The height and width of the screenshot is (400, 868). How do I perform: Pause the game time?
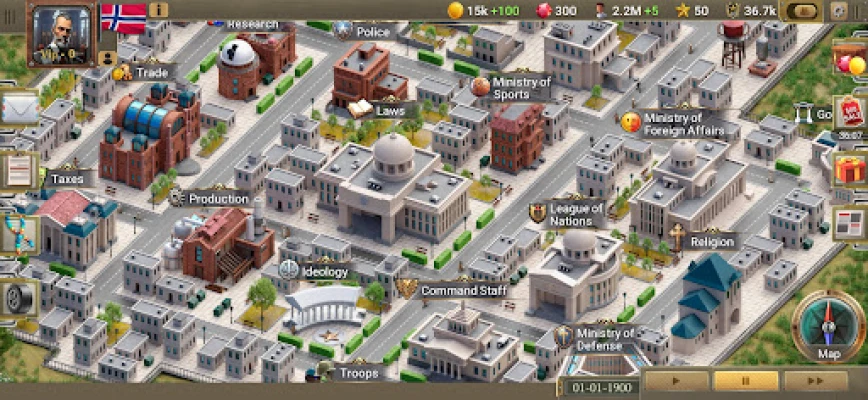pyautogui.click(x=745, y=381)
